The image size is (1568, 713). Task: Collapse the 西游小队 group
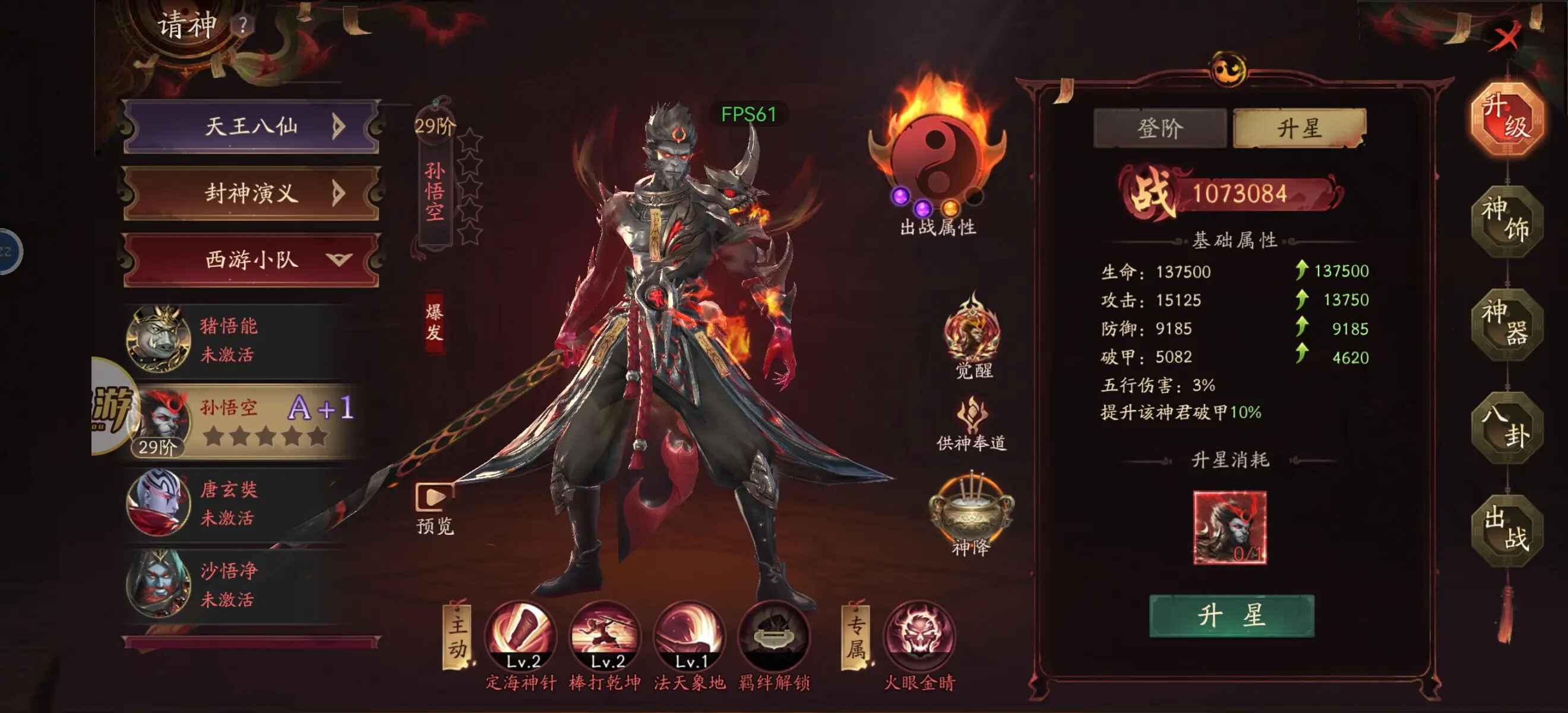(x=251, y=260)
